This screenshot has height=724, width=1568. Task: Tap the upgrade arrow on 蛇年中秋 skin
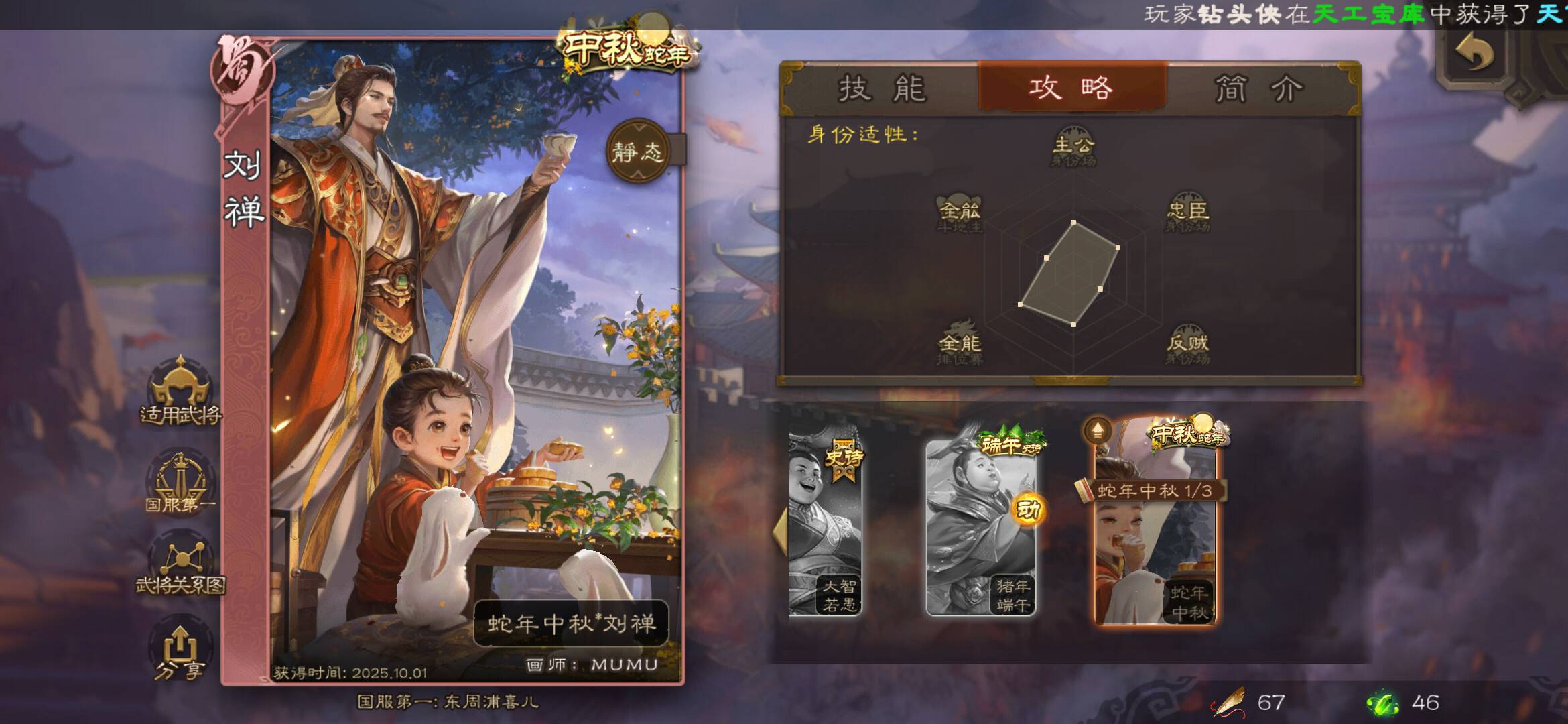coord(1098,431)
